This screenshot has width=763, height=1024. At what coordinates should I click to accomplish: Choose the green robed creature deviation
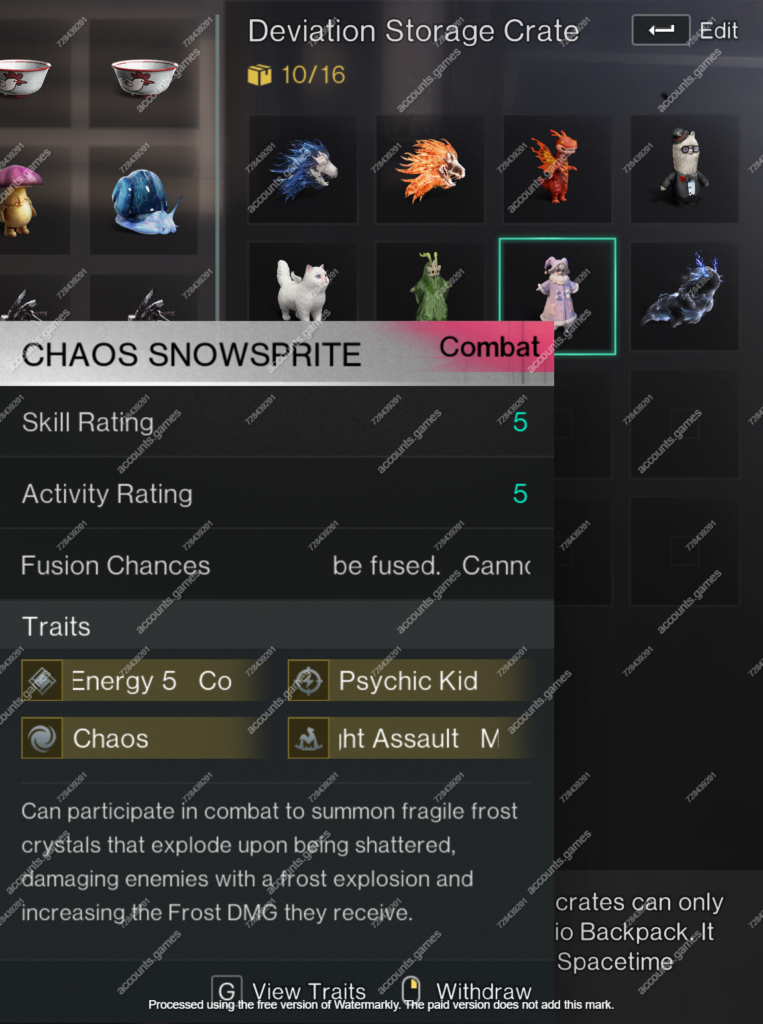click(x=430, y=290)
